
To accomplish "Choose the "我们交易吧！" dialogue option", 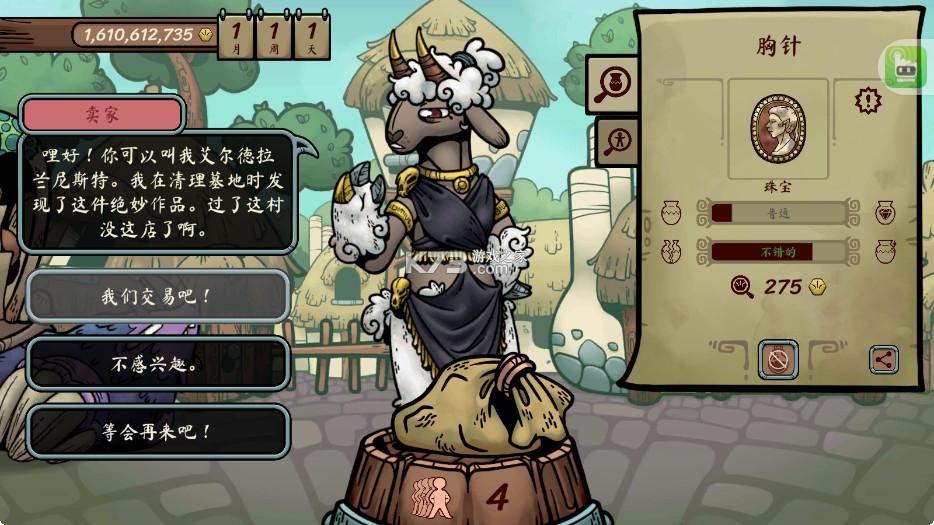I will (x=157, y=296).
